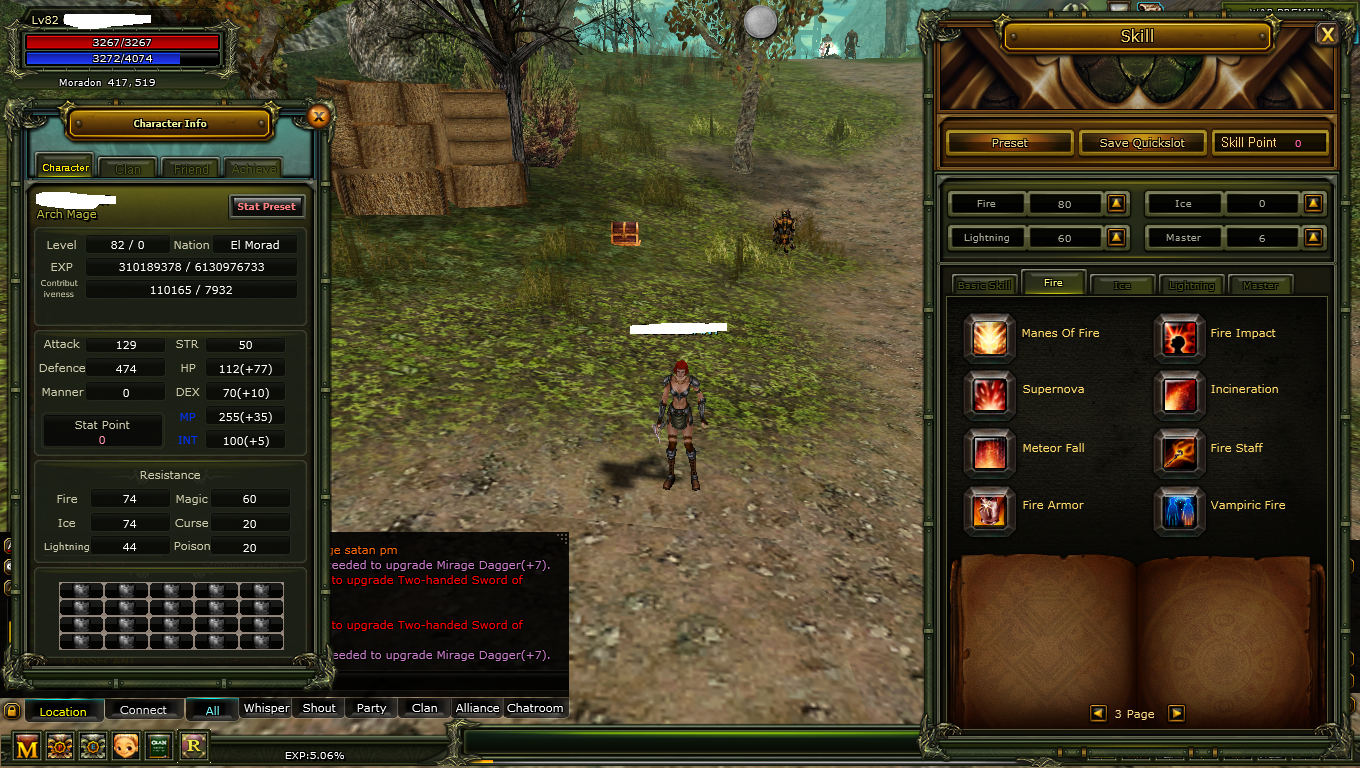Click the next page arrow in skill book
The height and width of the screenshot is (768, 1360).
pyautogui.click(x=1176, y=713)
